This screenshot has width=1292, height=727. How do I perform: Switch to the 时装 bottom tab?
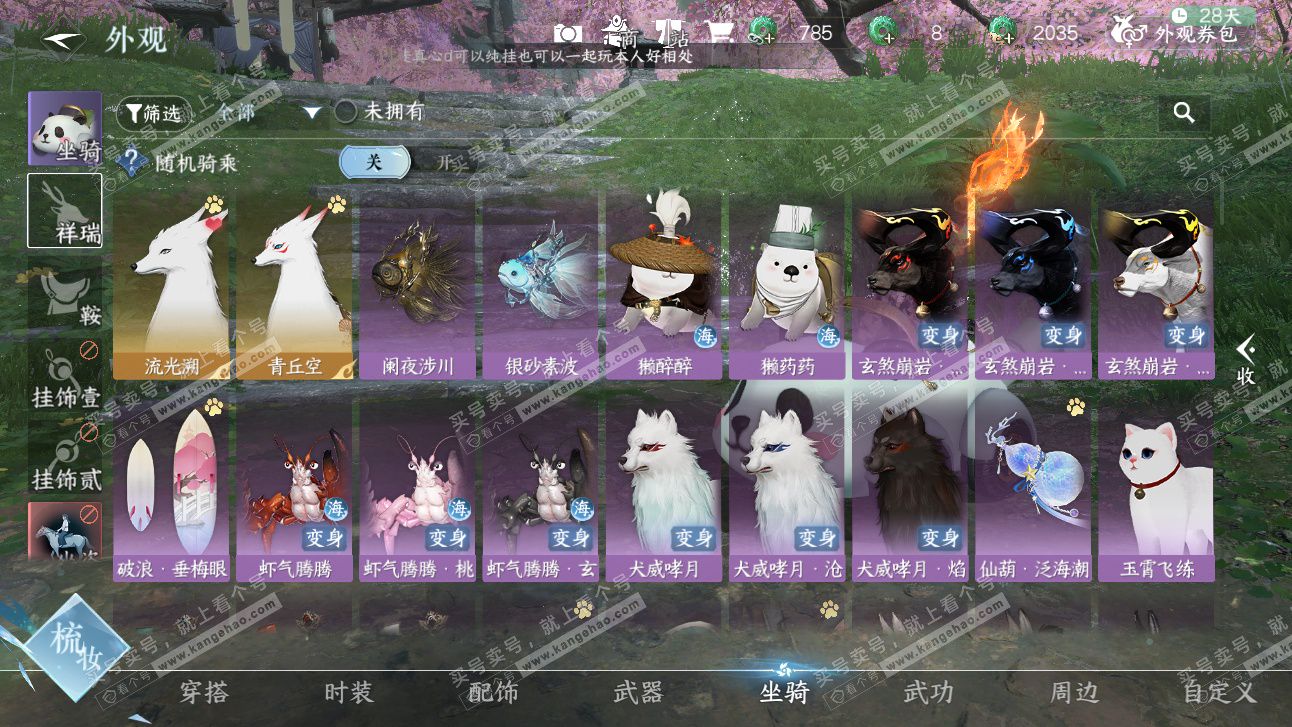(x=348, y=692)
